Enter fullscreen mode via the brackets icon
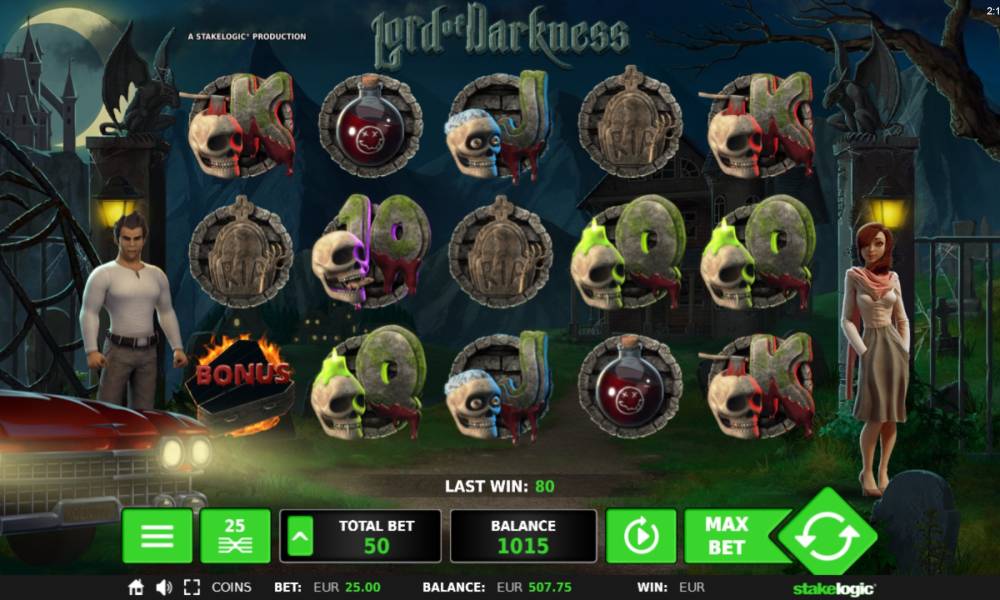Viewport: 1000px width, 600px height. tap(192, 587)
